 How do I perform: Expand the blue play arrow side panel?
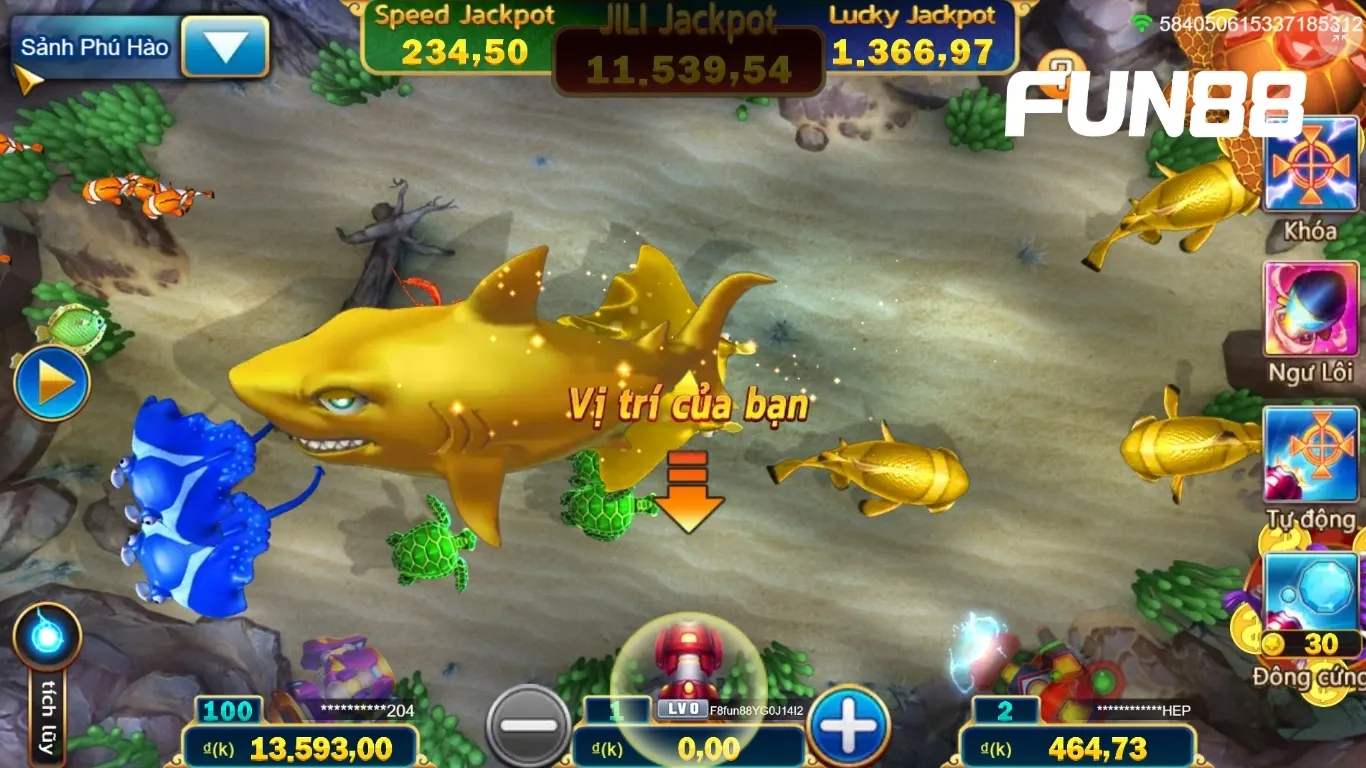click(52, 383)
